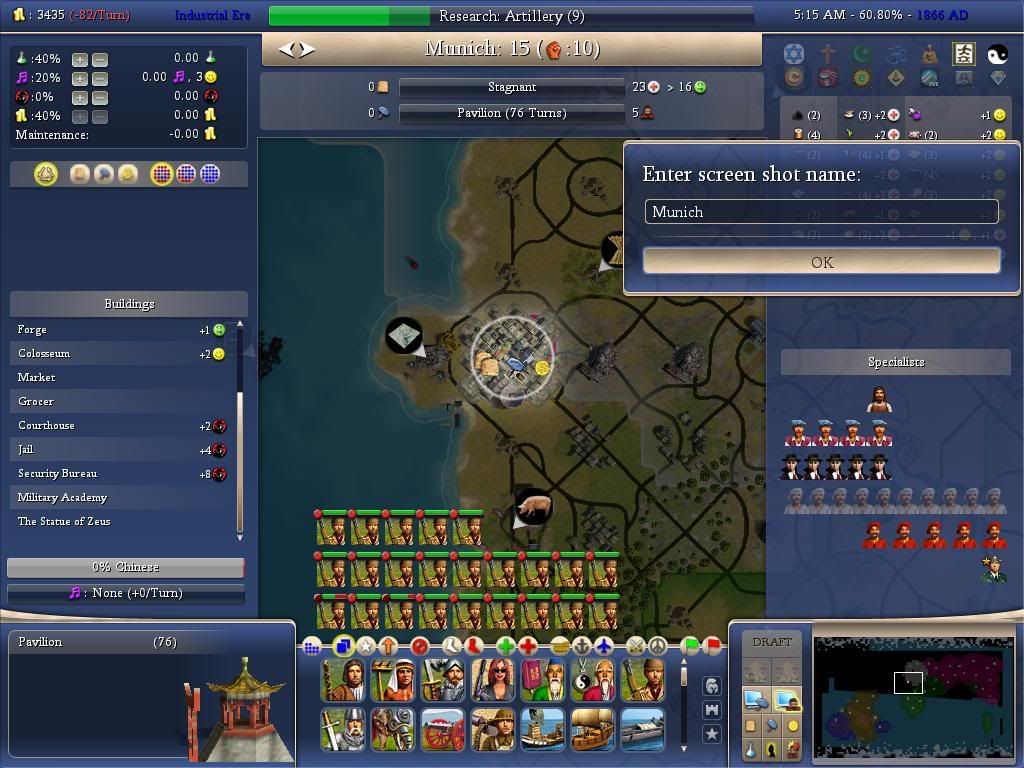
Task: Increase the espionage rate with plus button
Action: (80, 97)
